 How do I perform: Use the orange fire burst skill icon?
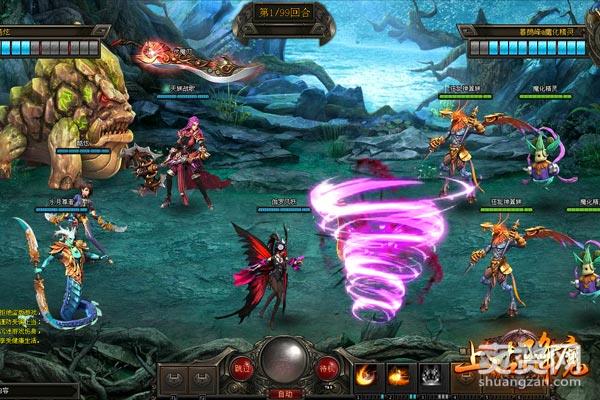pyautogui.click(x=398, y=375)
